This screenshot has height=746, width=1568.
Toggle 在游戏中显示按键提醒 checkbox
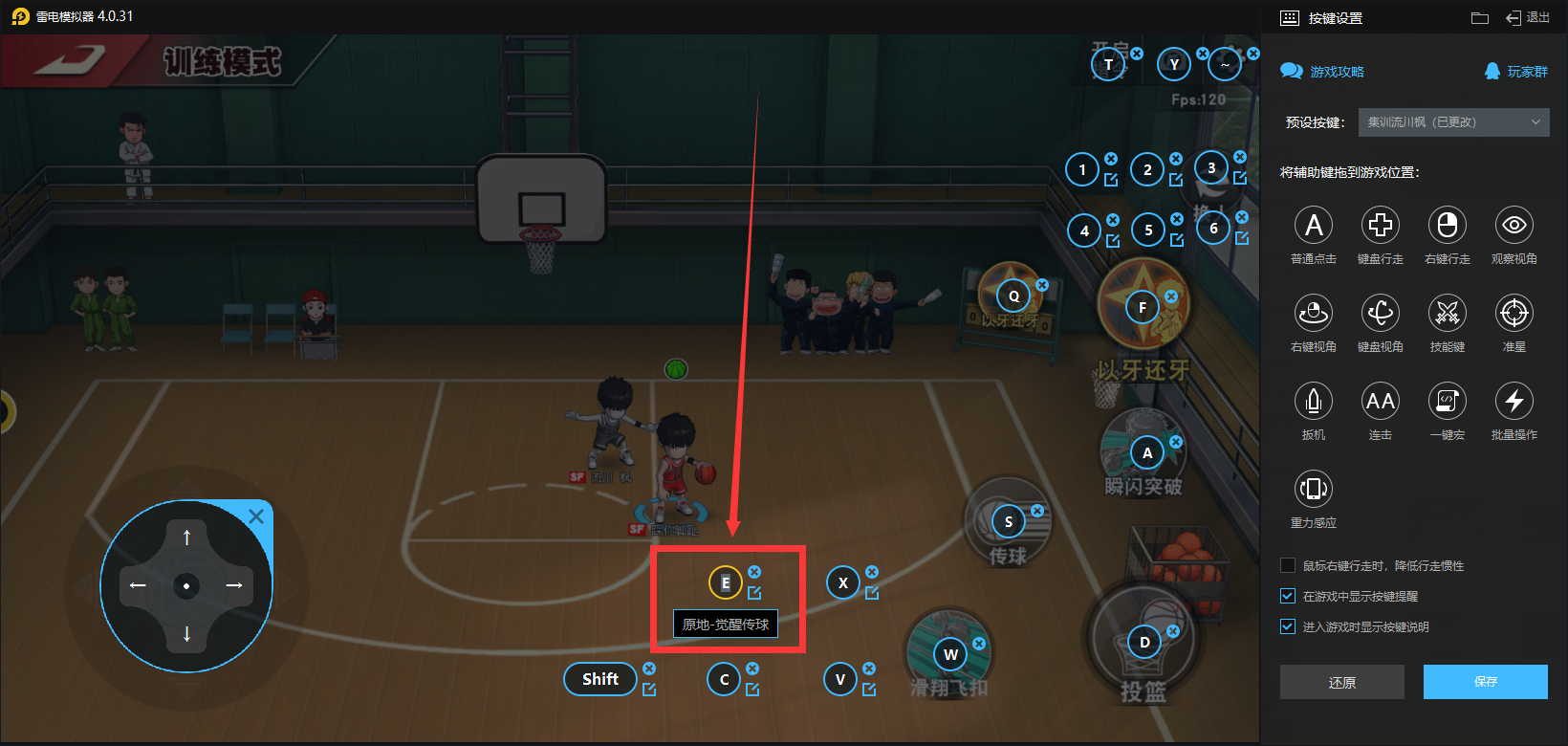click(1288, 597)
